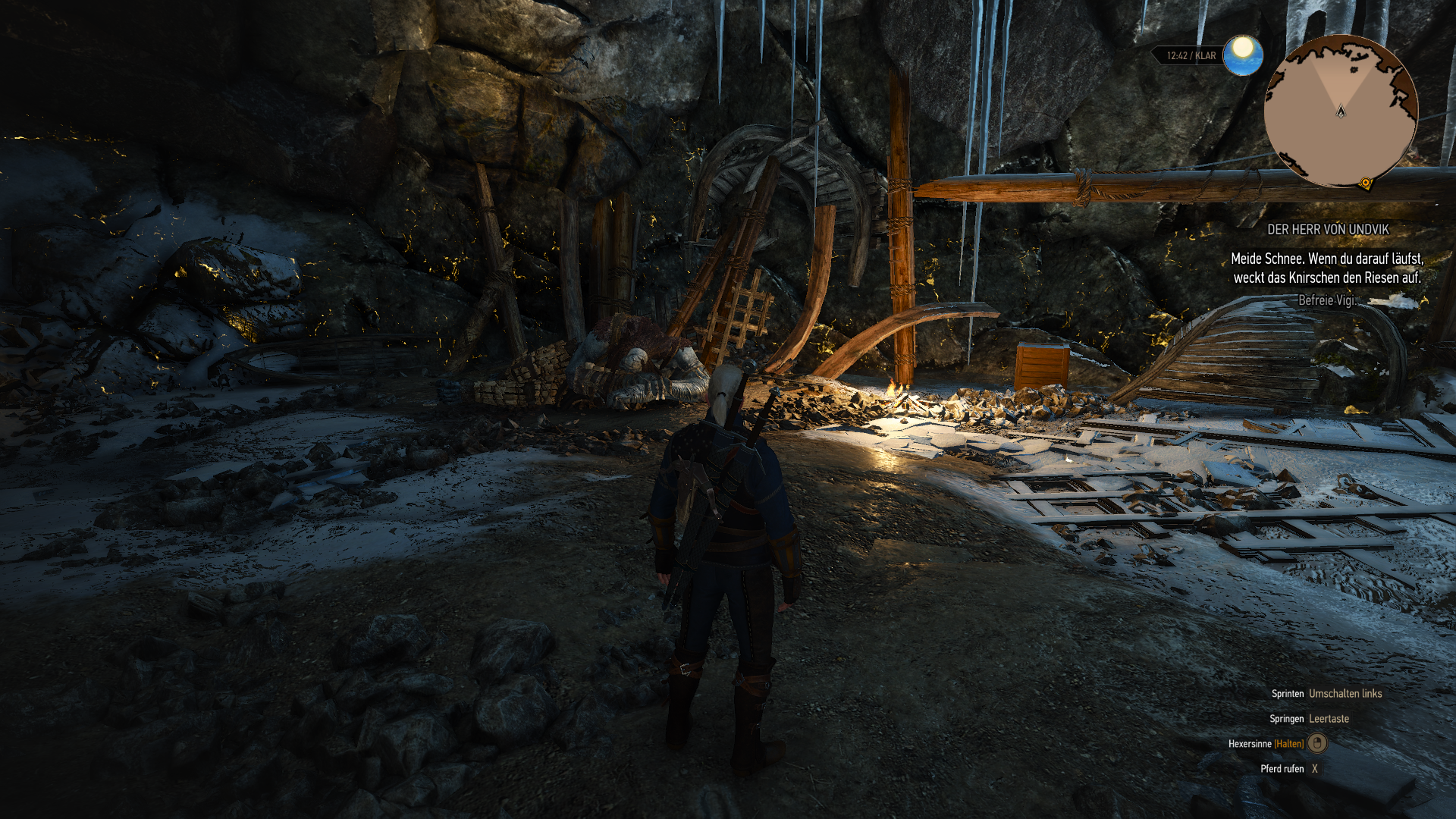Select the Befreie Vigi objective
Viewport: 1456px width, 819px height.
(1326, 300)
